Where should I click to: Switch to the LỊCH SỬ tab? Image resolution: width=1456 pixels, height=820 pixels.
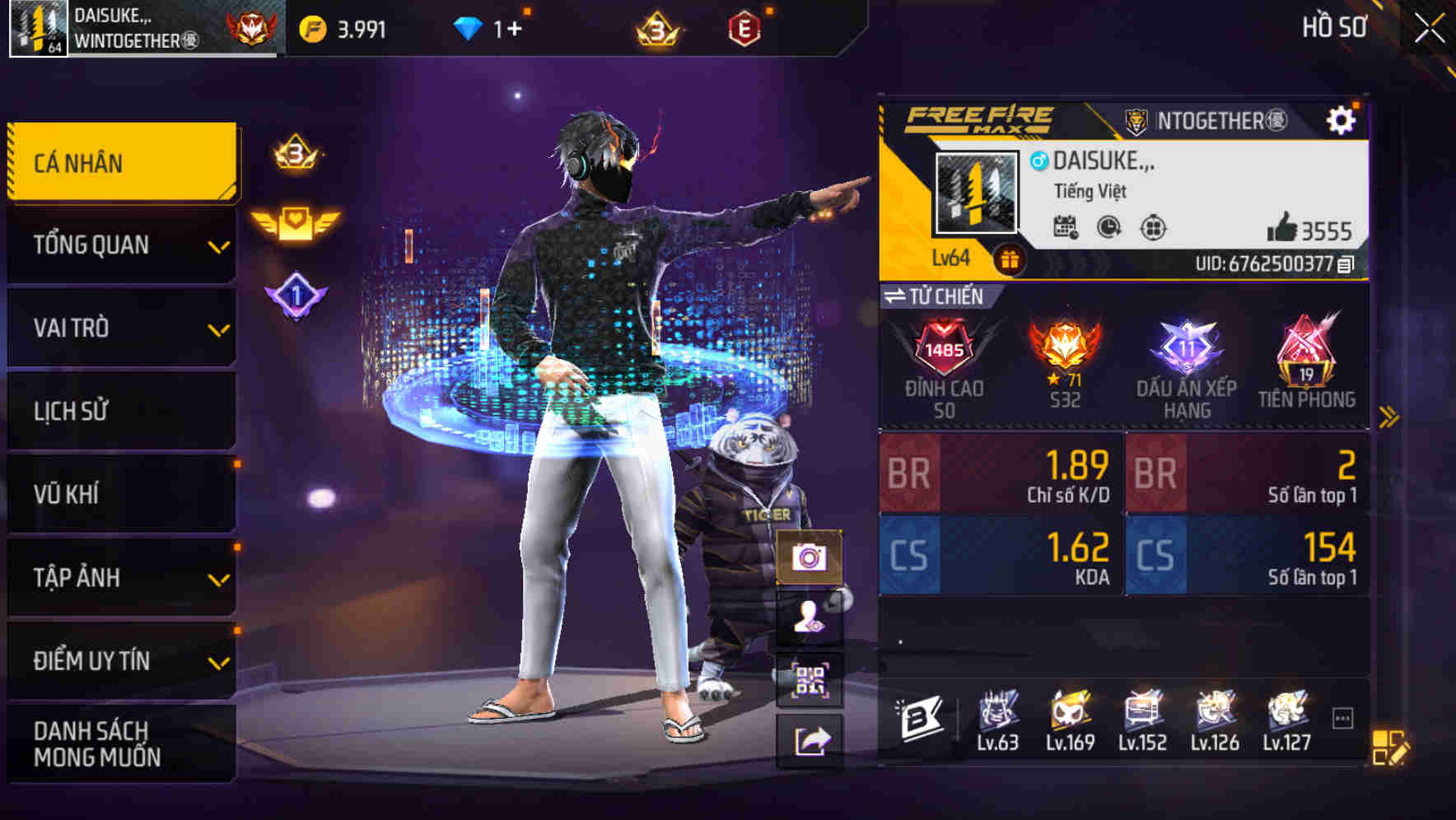pyautogui.click(x=120, y=412)
